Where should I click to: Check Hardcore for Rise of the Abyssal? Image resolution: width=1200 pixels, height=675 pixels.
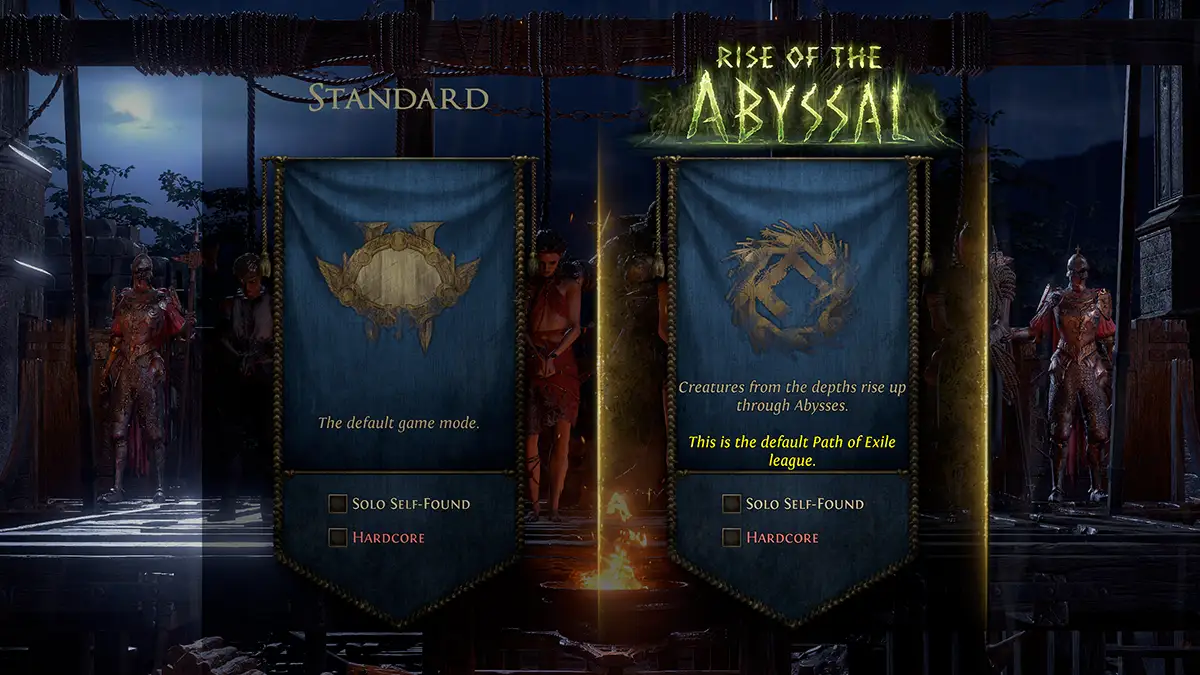733,538
